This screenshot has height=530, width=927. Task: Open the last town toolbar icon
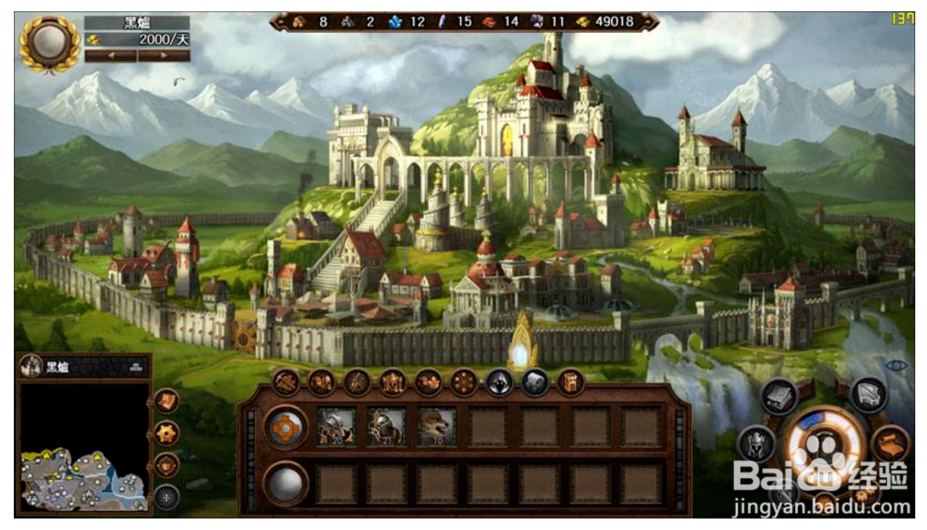tap(571, 381)
